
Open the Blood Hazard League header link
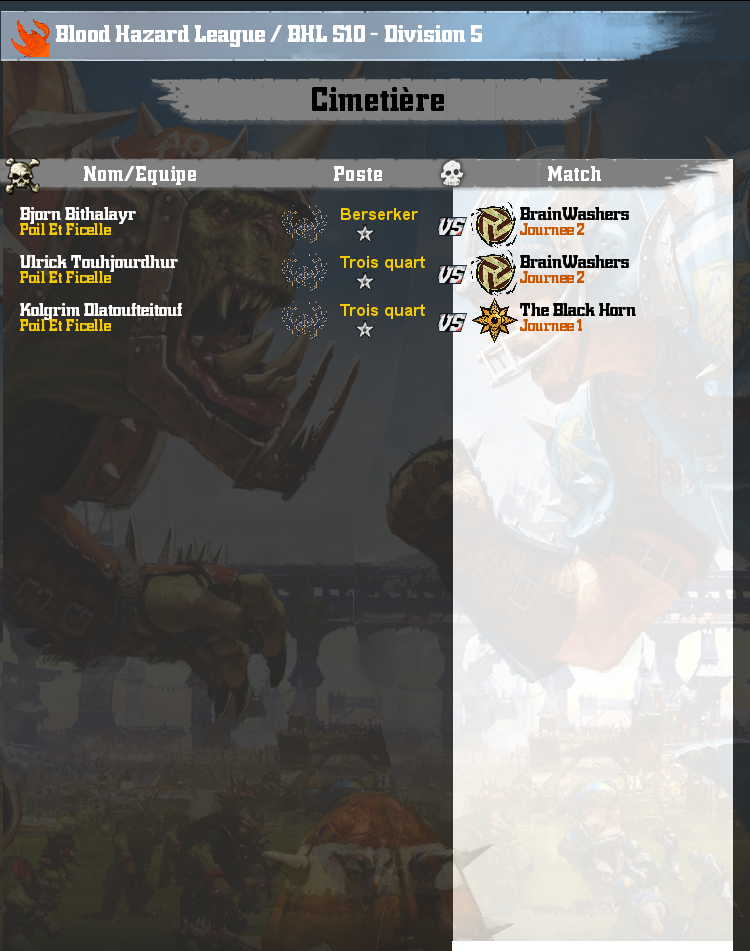tap(268, 34)
